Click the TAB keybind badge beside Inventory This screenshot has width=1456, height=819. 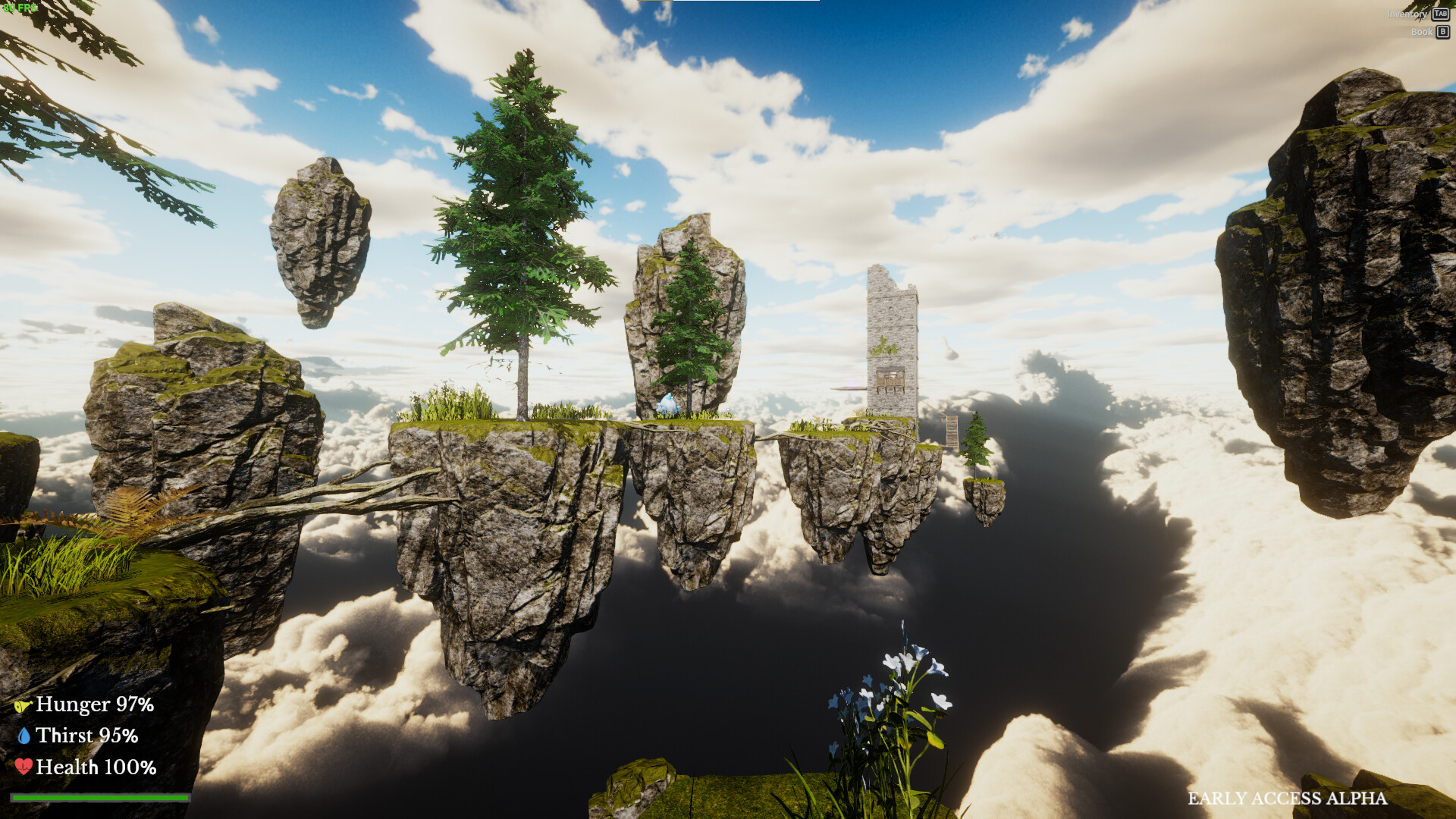(1439, 14)
